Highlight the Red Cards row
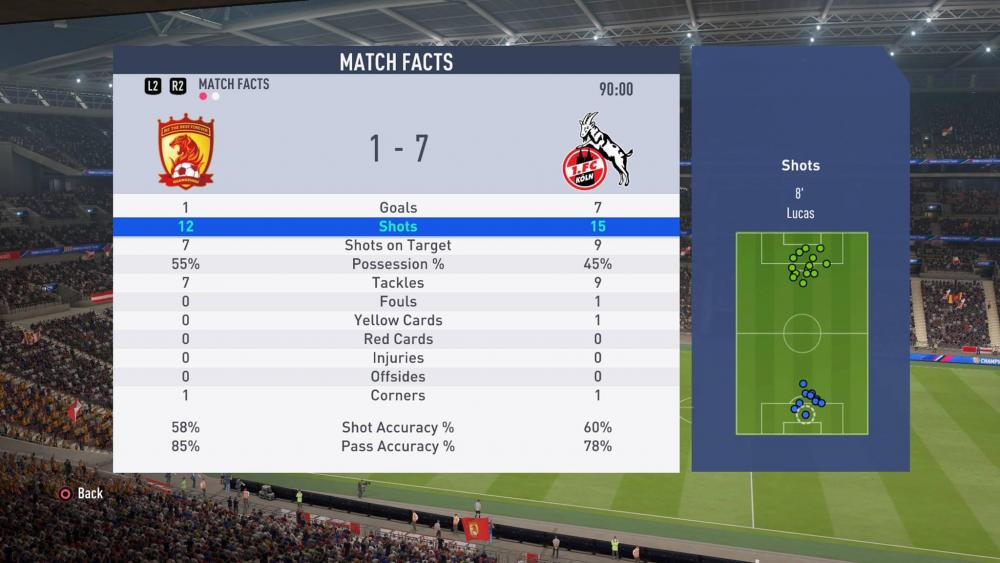The width and height of the screenshot is (1000, 563). tap(397, 339)
